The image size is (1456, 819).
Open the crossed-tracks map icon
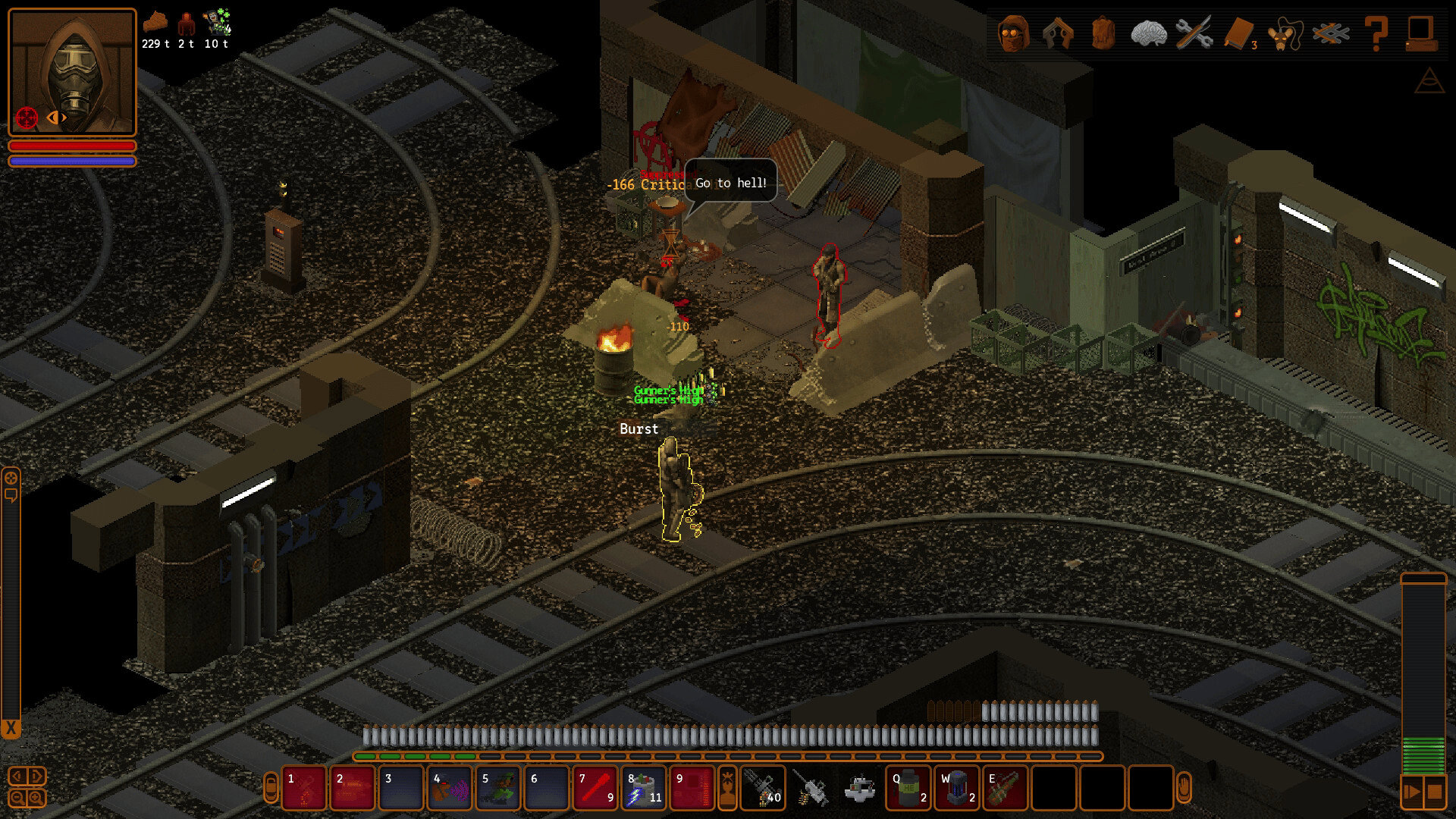point(1331,33)
